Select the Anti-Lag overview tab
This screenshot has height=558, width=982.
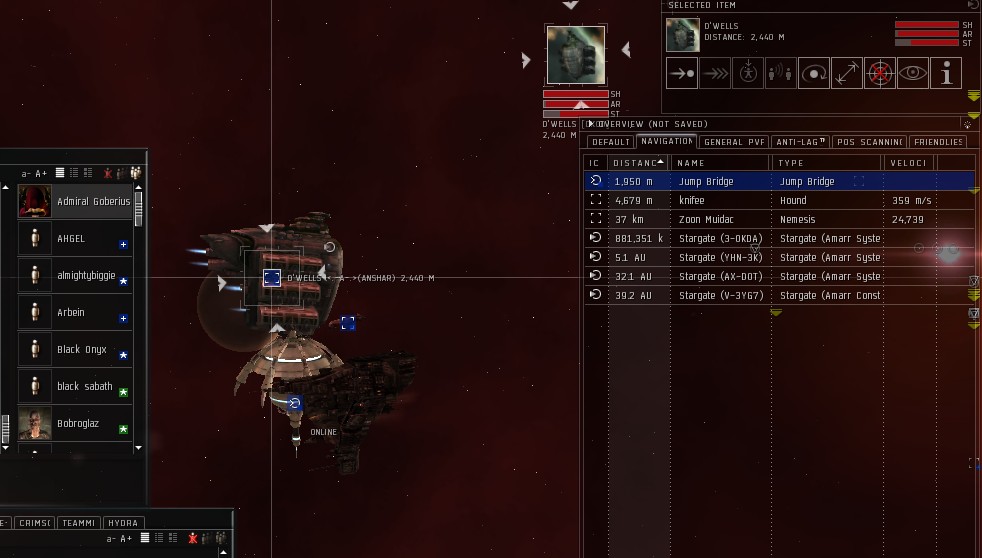click(x=801, y=142)
